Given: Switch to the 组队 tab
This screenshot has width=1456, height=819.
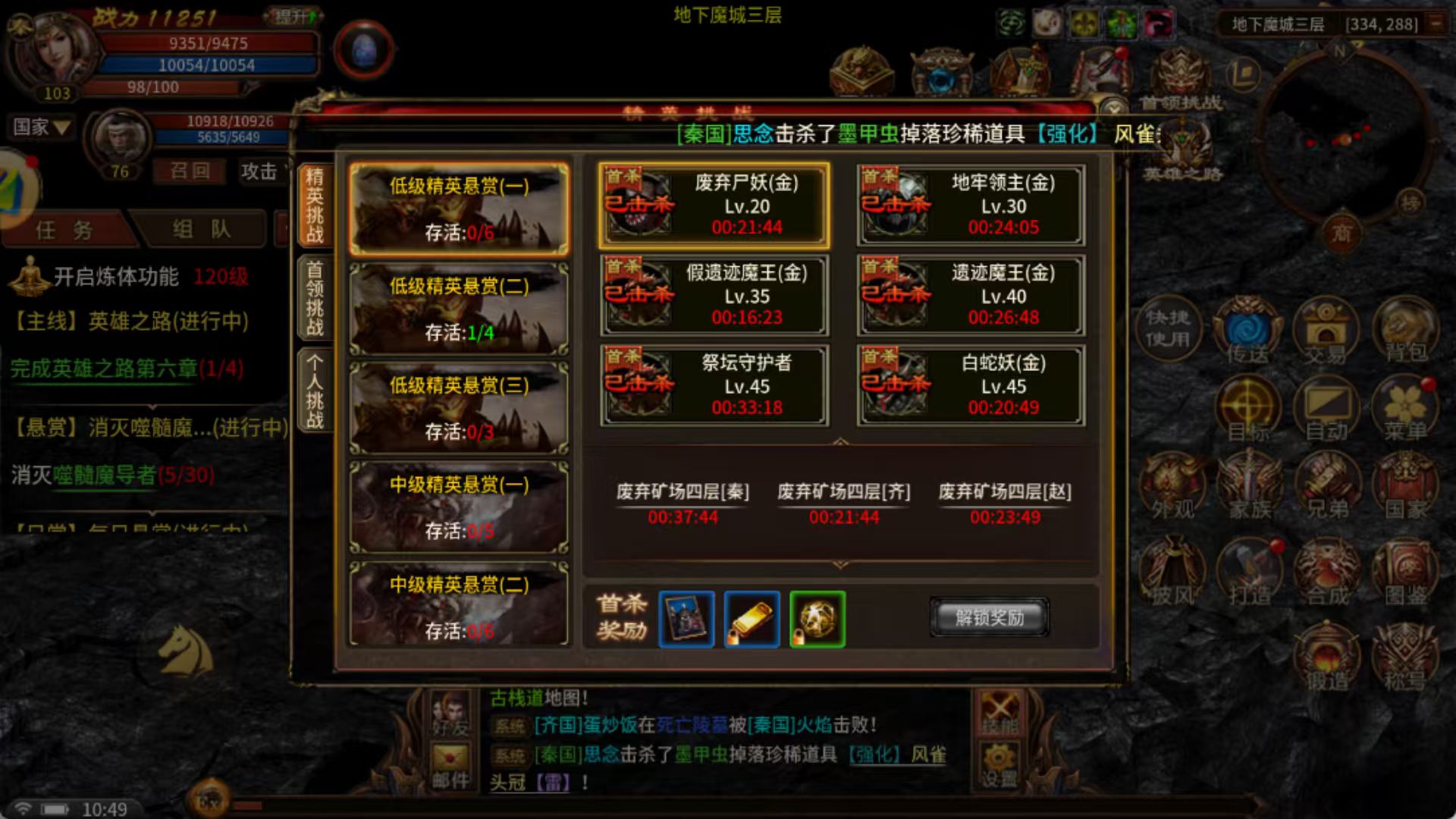Looking at the screenshot, I should point(201,230).
